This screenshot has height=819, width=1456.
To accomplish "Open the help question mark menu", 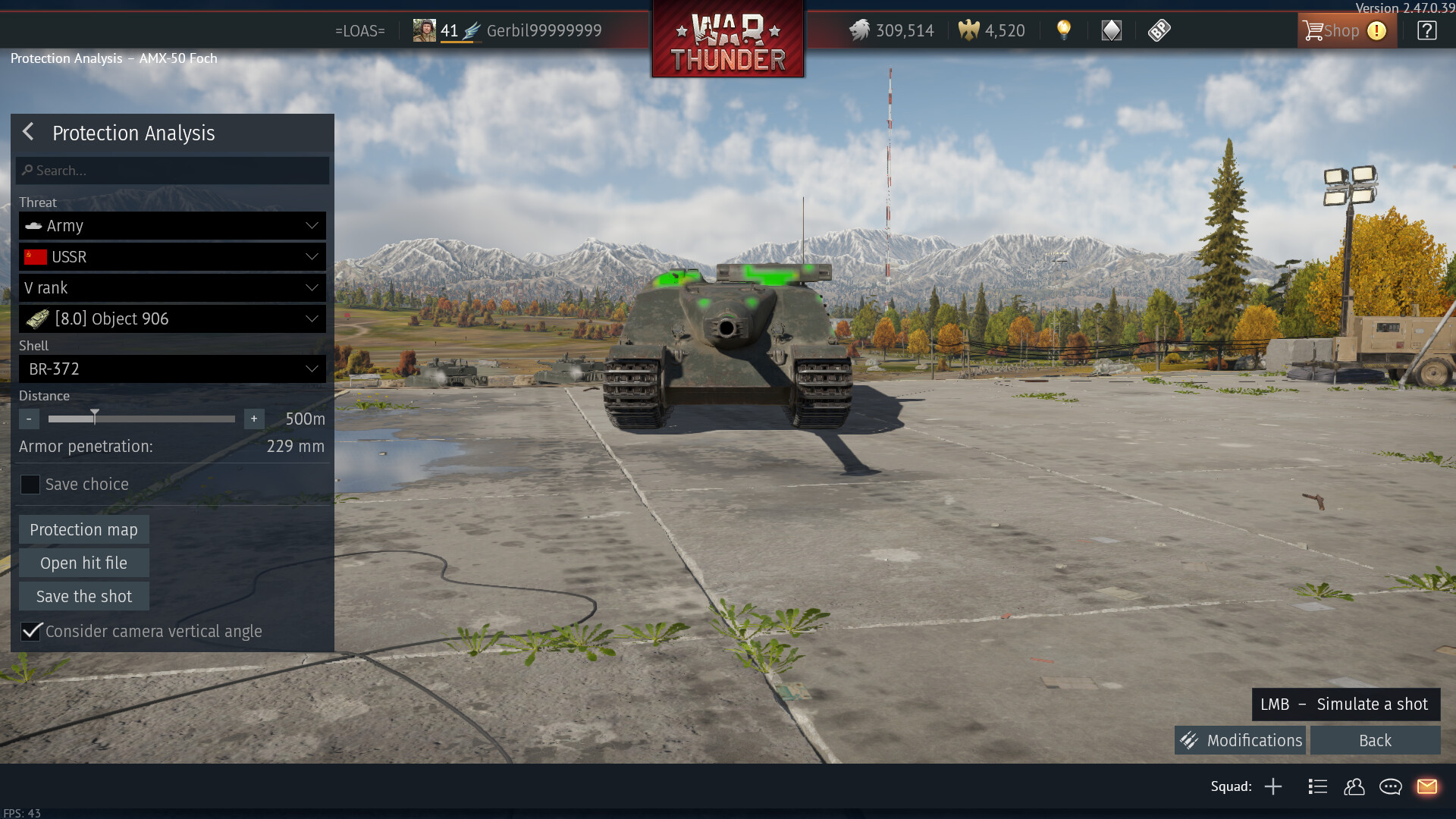I will click(1426, 31).
